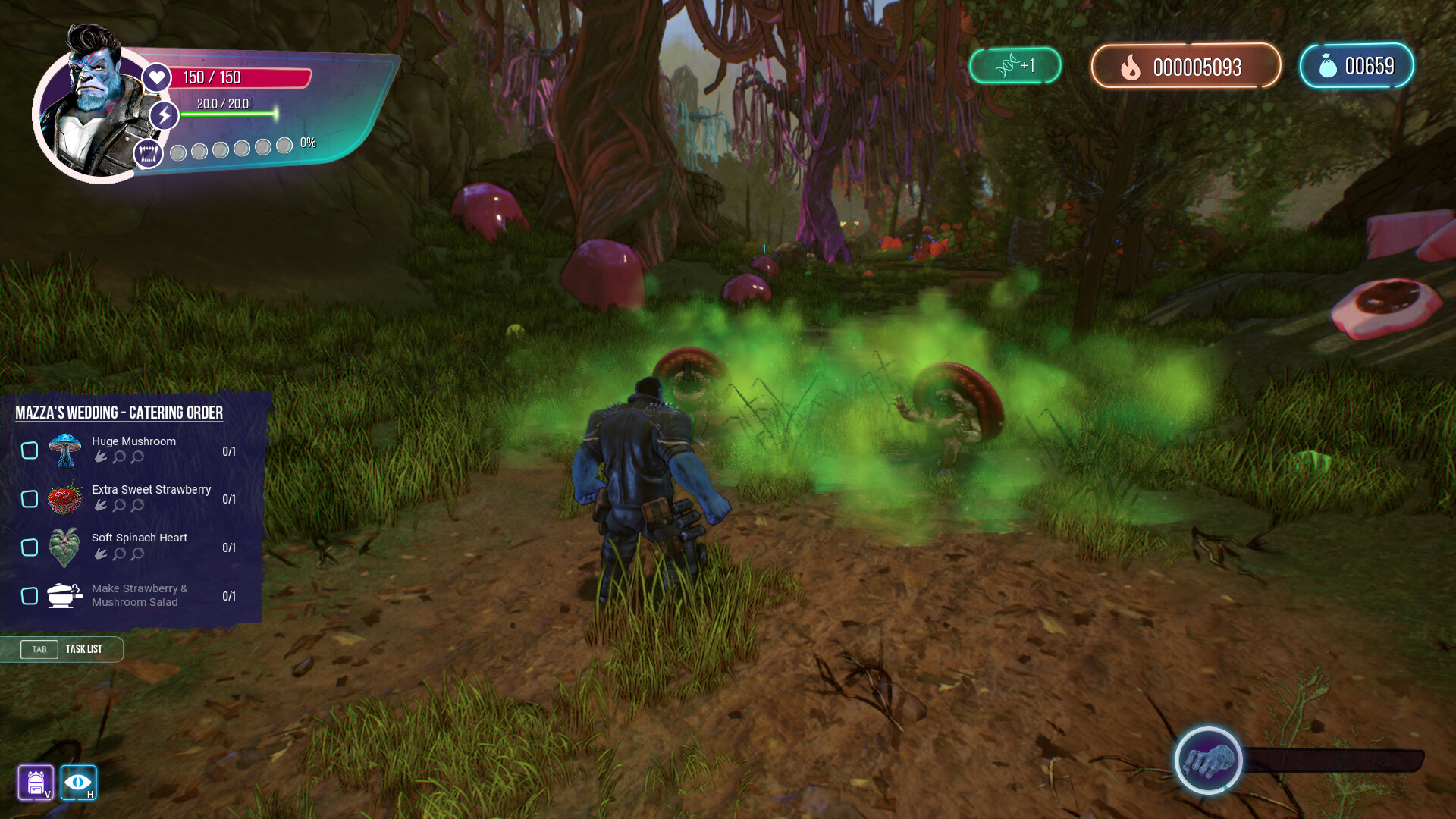The height and width of the screenshot is (819, 1456).
Task: Click the cooking pot salad icon
Action: click(x=64, y=595)
